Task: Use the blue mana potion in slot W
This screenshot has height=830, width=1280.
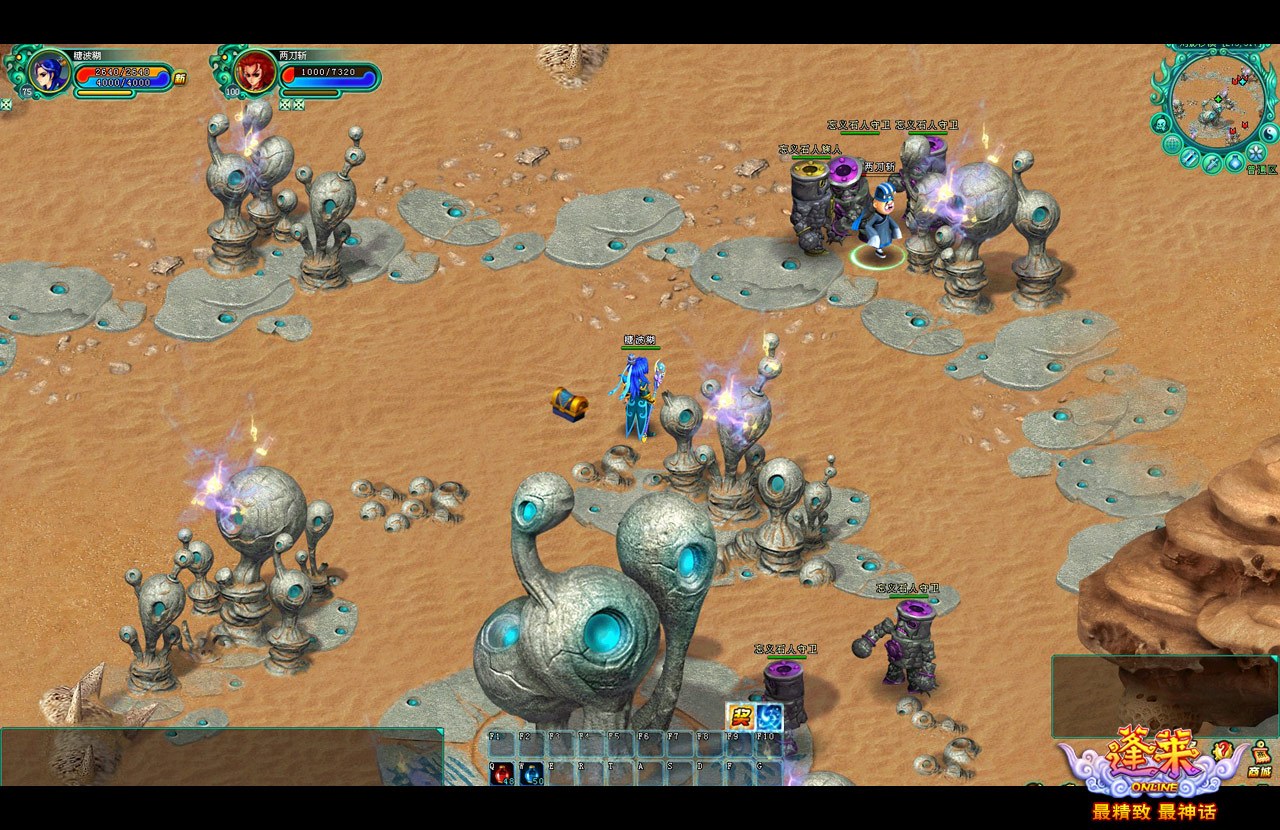Action: tap(531, 773)
